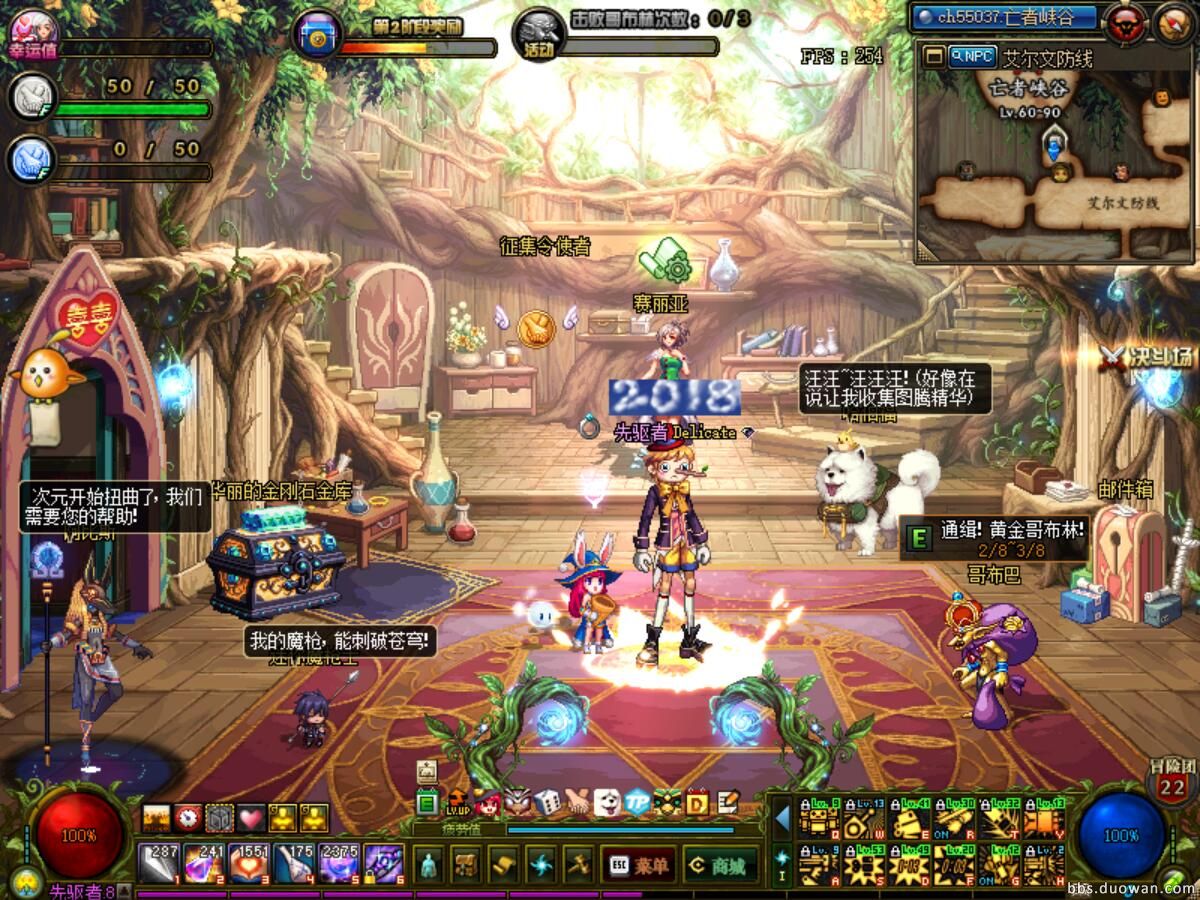Click the red bull-head icon at top right
The image size is (1200, 900).
1126,21
